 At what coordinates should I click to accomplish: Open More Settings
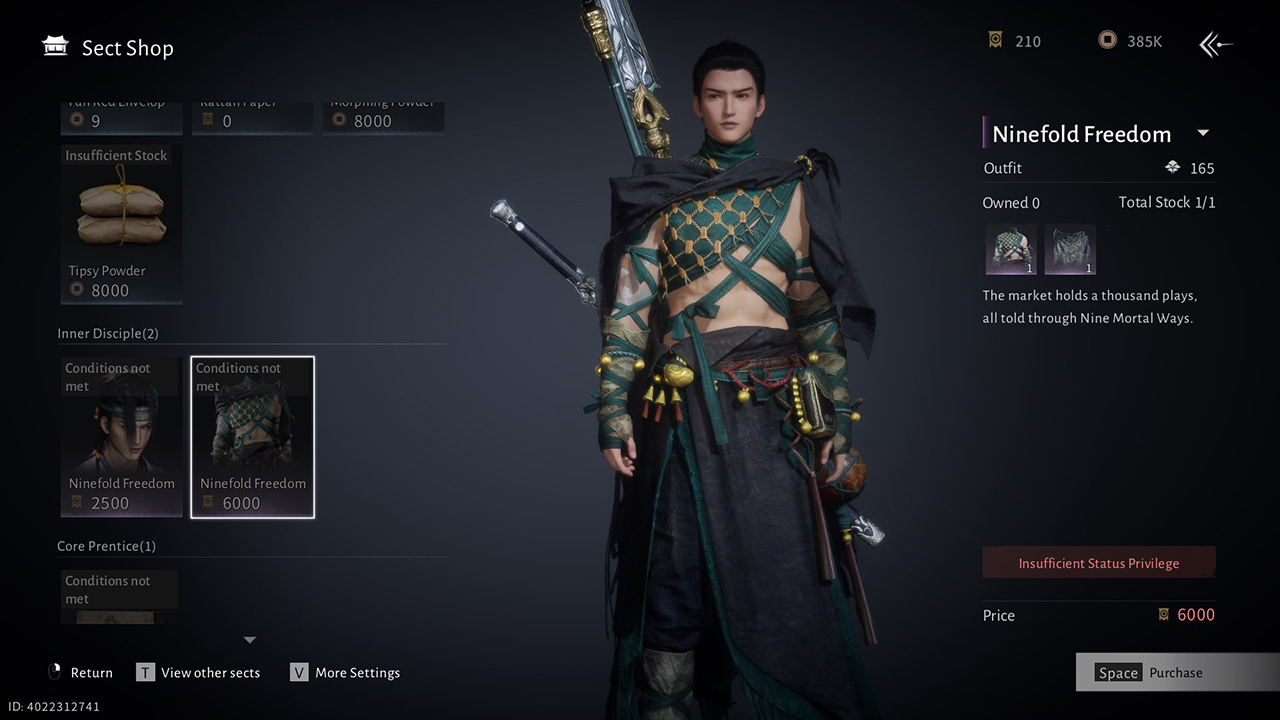(345, 673)
